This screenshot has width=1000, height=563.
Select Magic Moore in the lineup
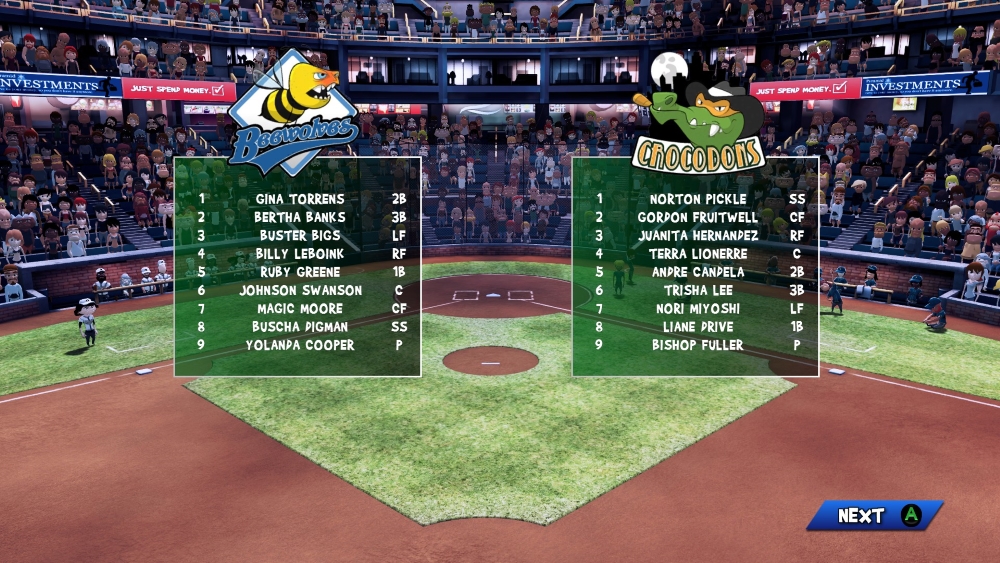pyautogui.click(x=300, y=309)
